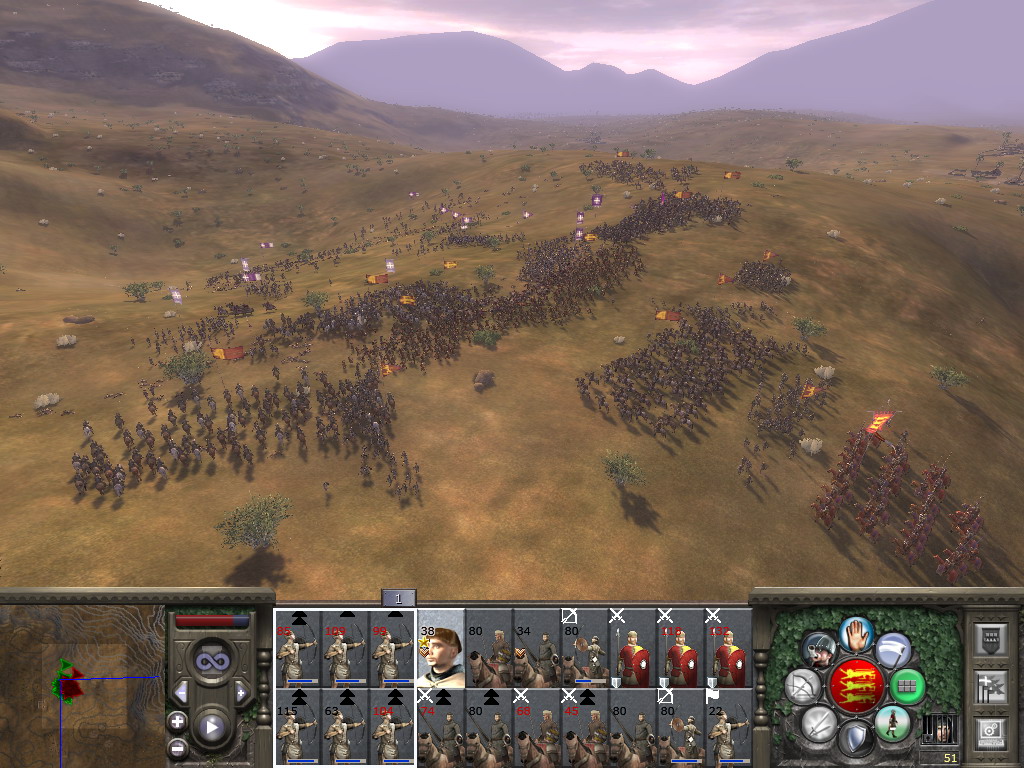
Task: Decrease battle speed with the left arrow
Action: [x=181, y=692]
